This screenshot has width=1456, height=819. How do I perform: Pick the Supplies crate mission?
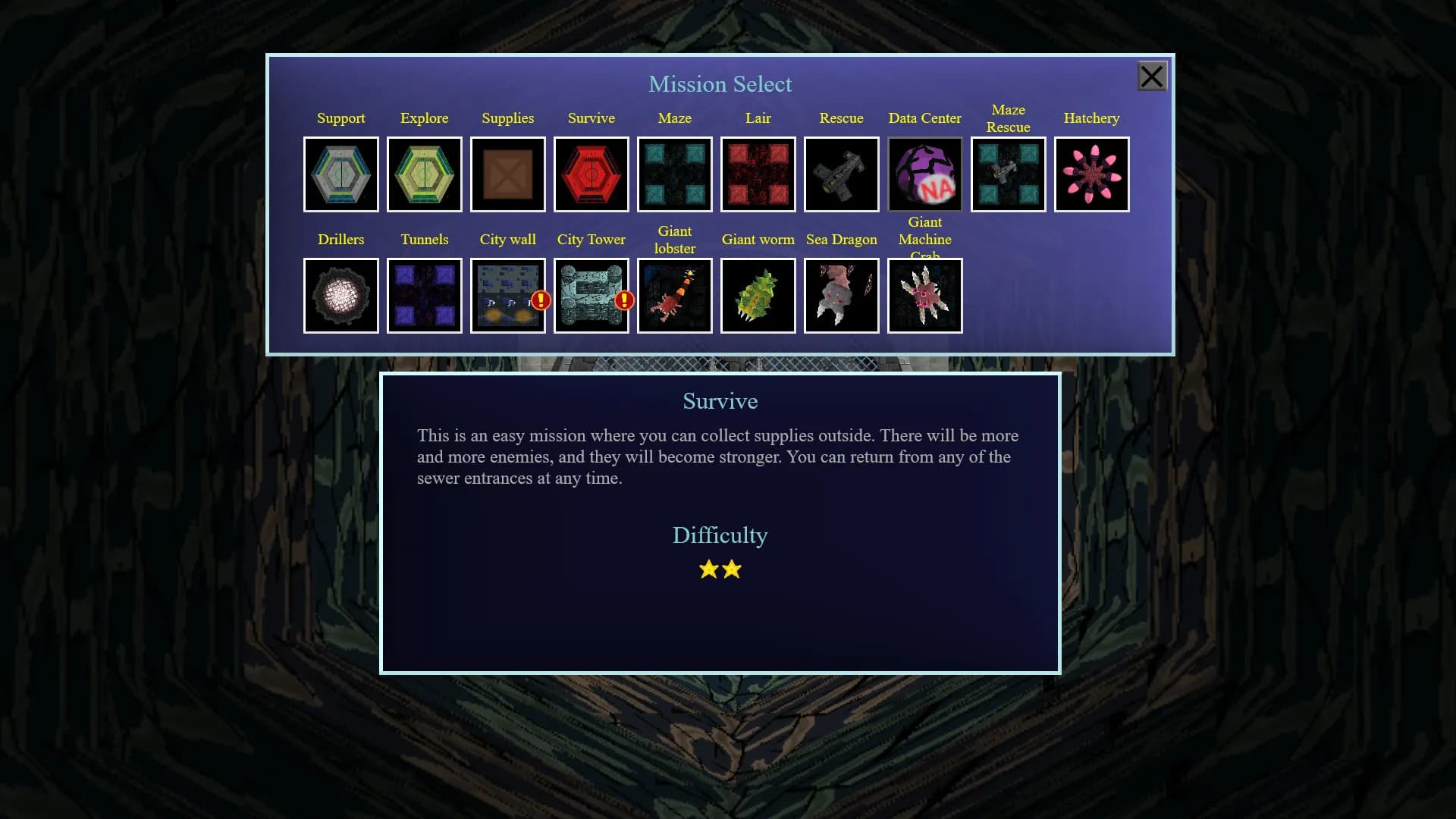(x=508, y=174)
